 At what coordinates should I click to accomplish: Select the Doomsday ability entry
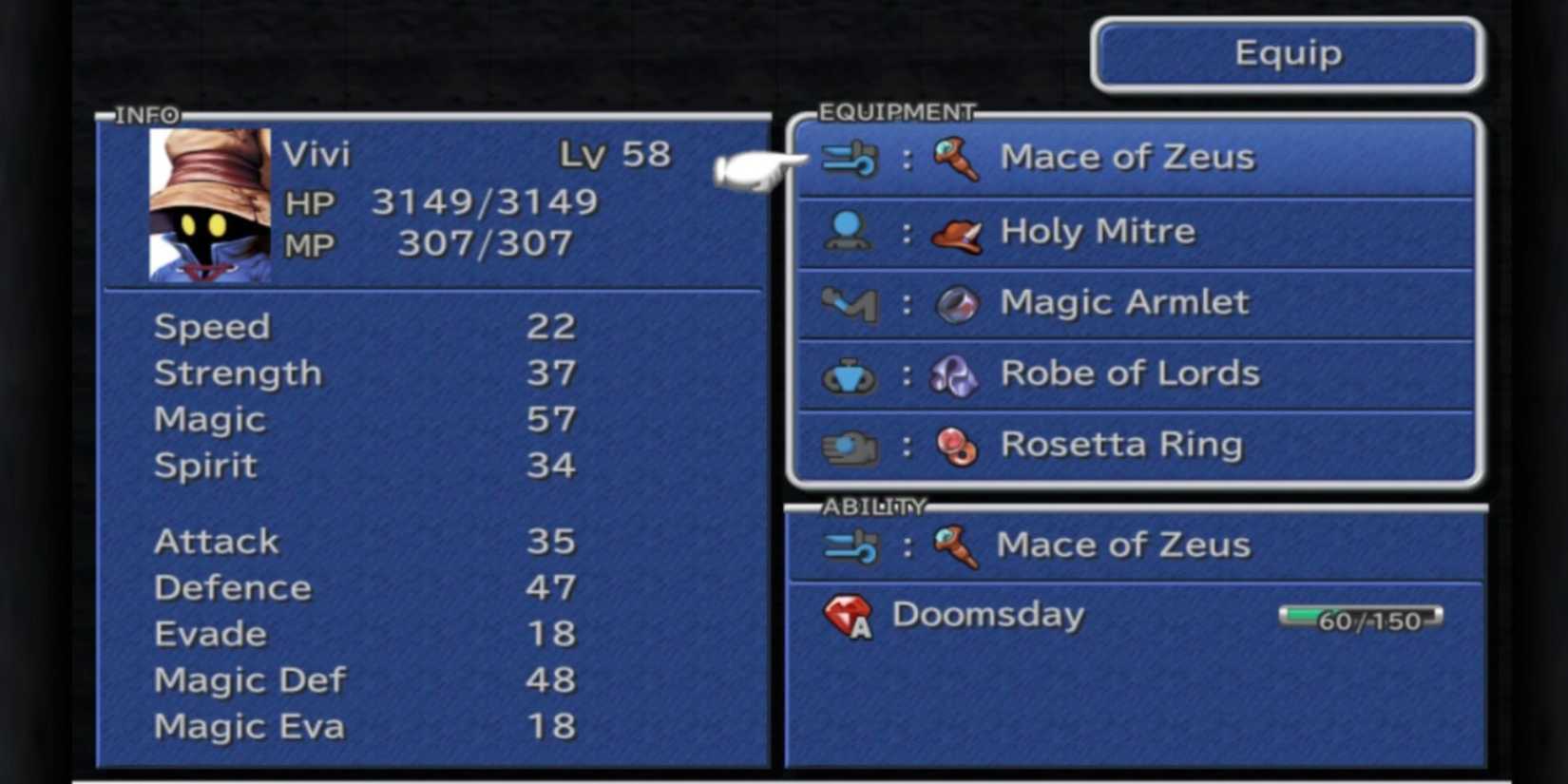(x=988, y=616)
